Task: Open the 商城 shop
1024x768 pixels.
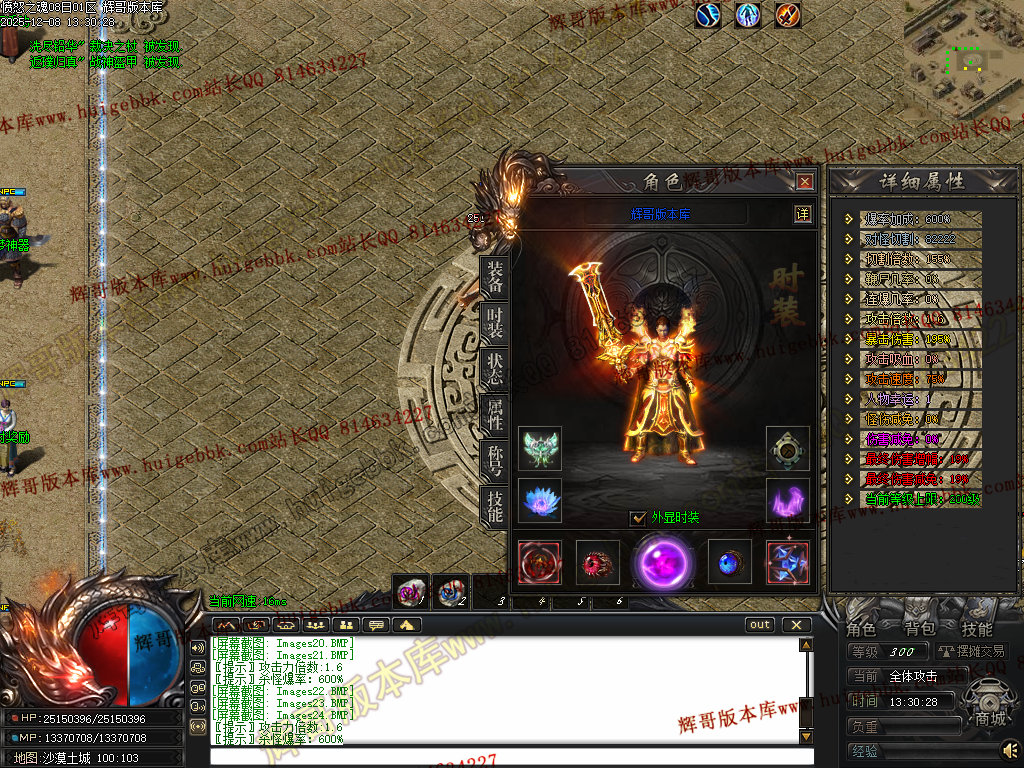Action: 991,719
